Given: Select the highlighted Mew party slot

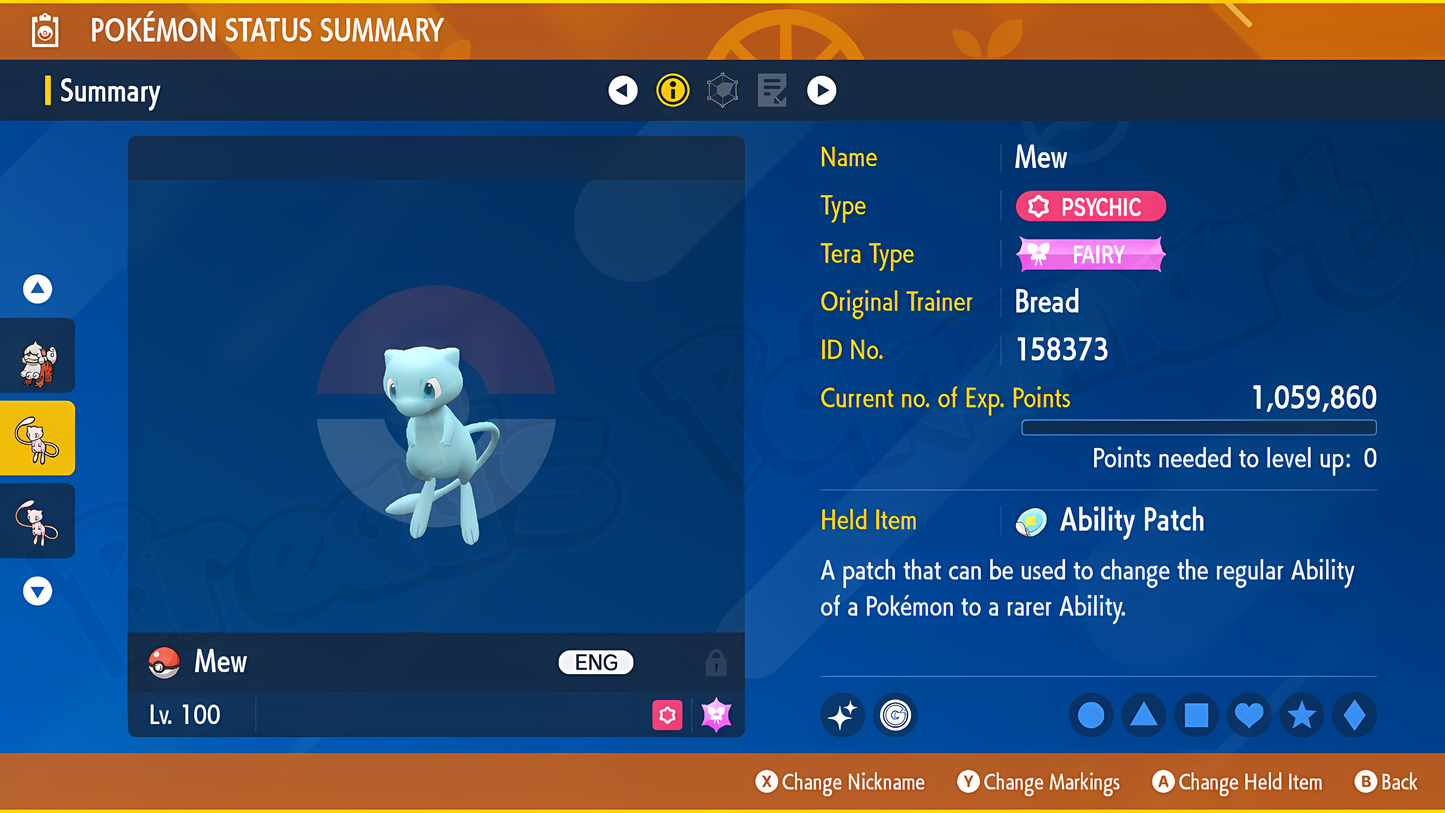Looking at the screenshot, I should click(38, 439).
